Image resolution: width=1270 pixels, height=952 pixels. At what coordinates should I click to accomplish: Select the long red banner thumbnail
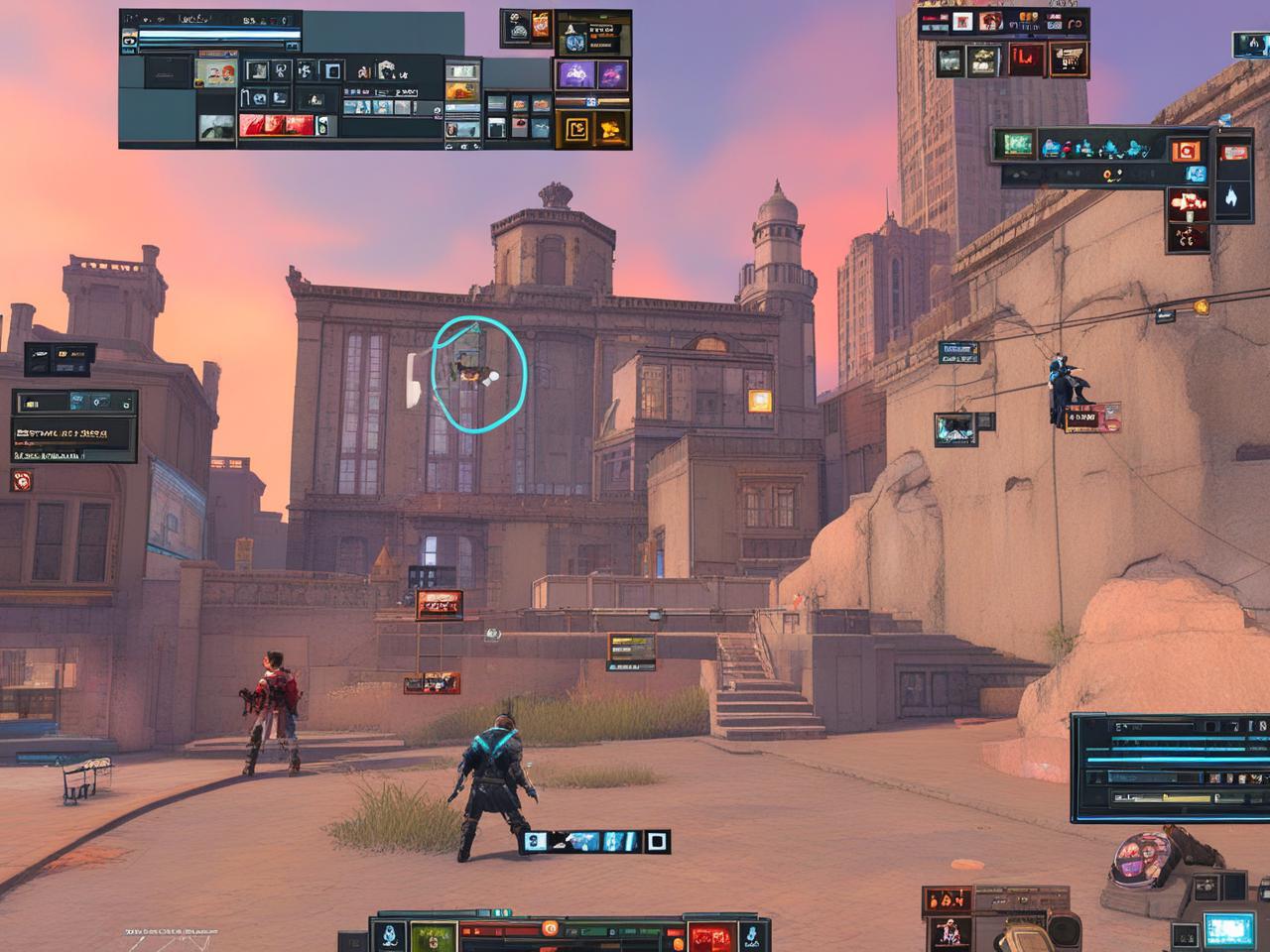click(274, 126)
